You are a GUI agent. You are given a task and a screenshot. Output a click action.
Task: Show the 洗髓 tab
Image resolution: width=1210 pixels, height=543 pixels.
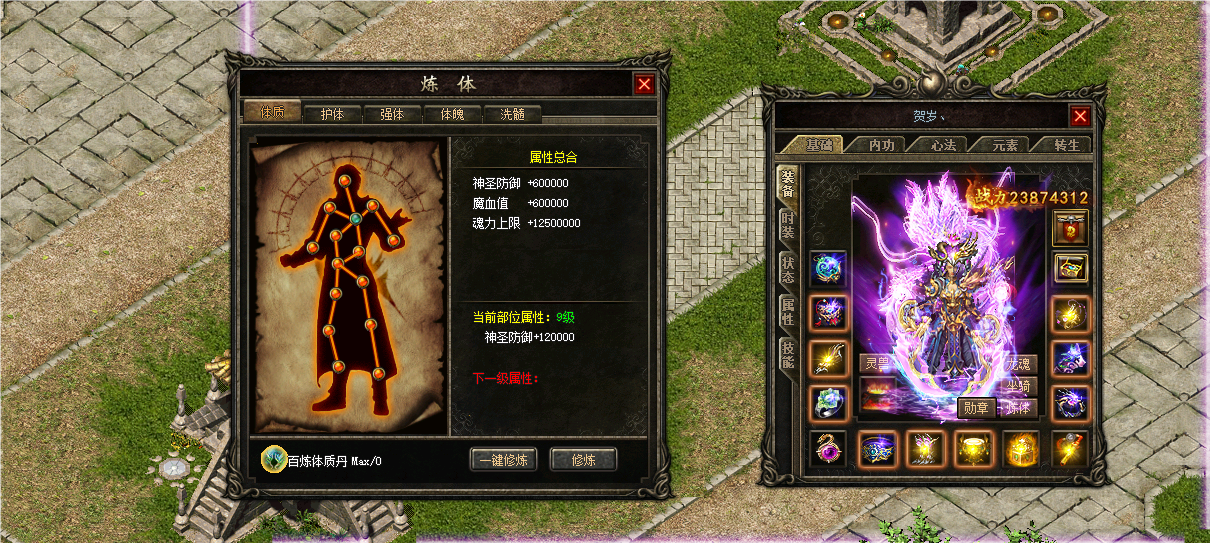click(x=512, y=114)
